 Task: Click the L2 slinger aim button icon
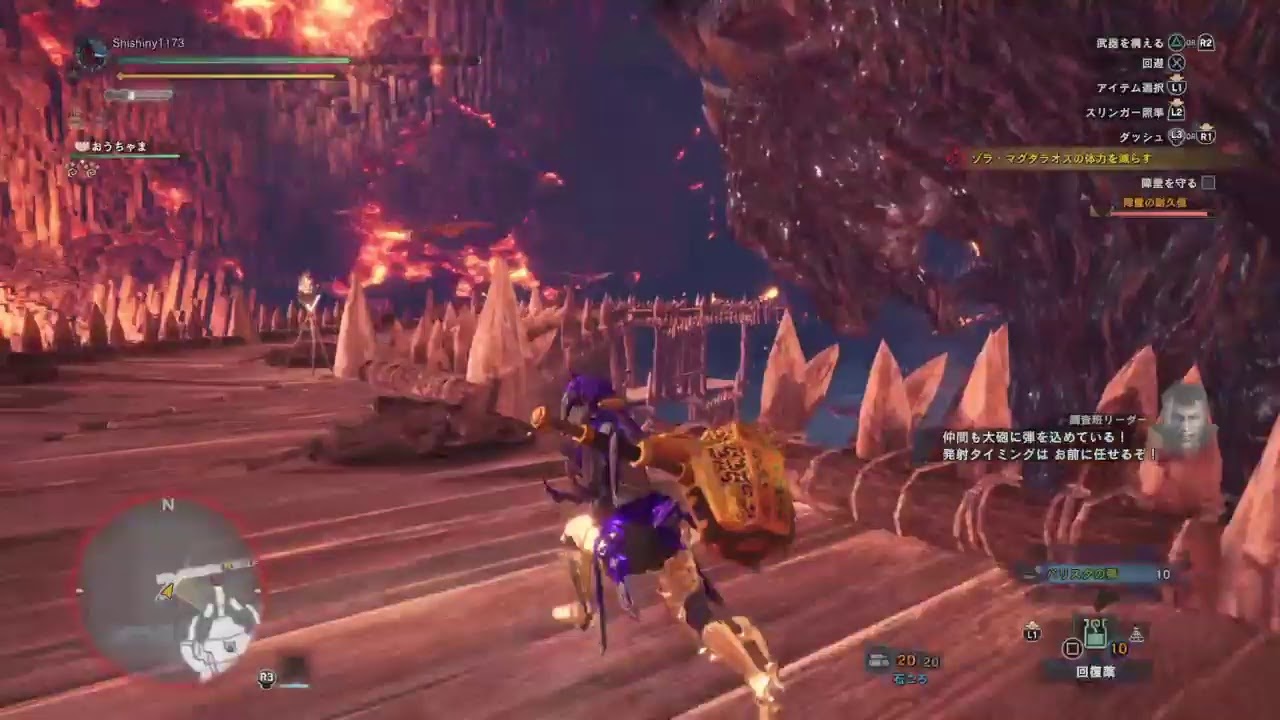(1177, 112)
